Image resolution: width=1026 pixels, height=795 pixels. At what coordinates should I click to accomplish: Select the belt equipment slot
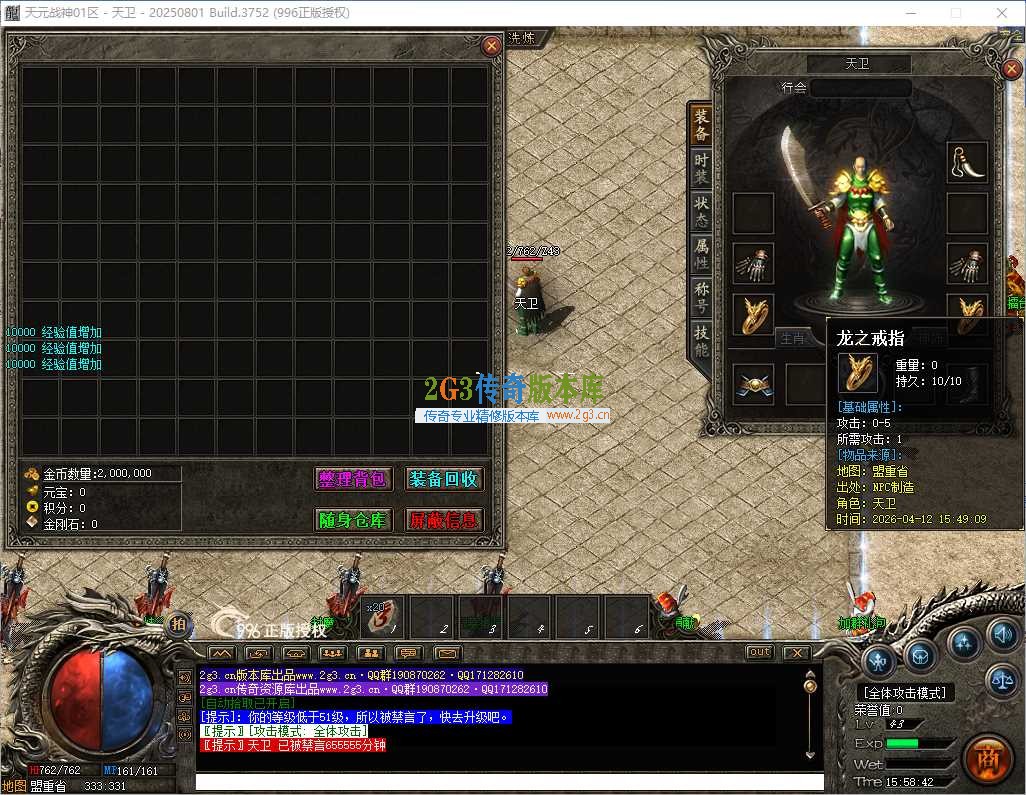pos(753,385)
